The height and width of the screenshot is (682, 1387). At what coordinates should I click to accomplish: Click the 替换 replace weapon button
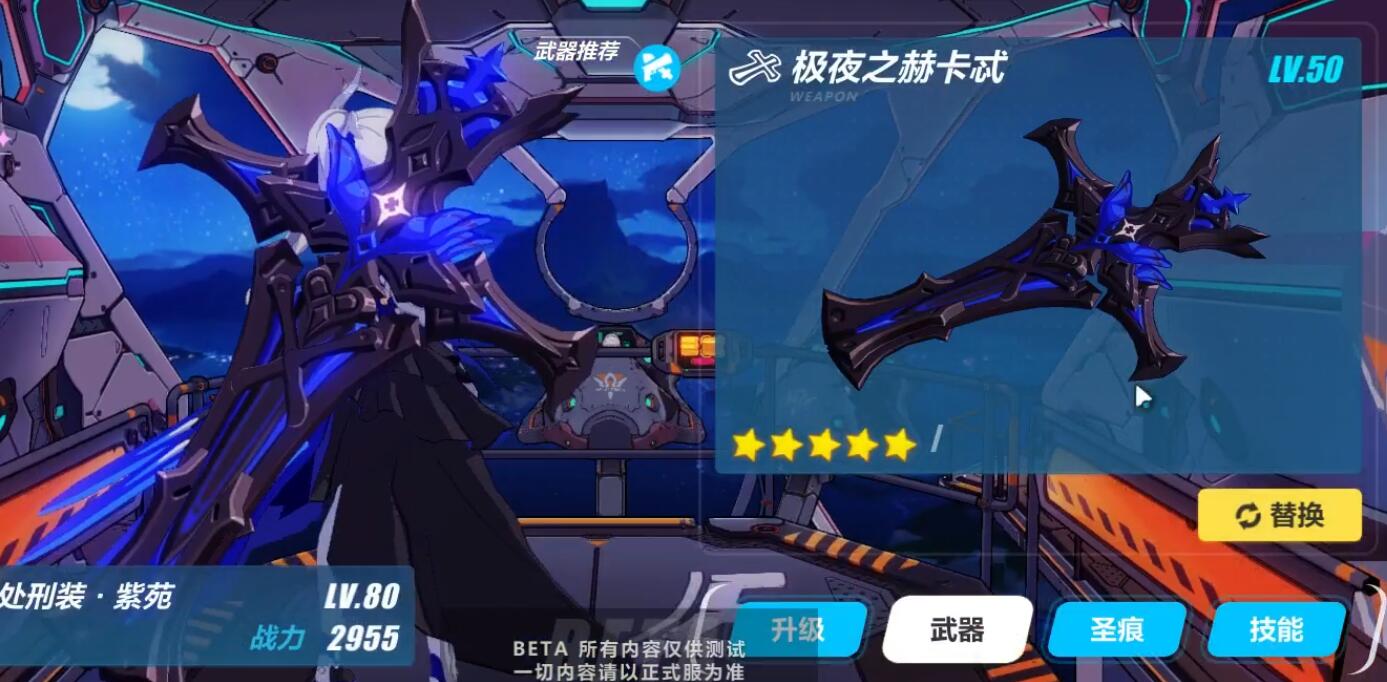pyautogui.click(x=1279, y=515)
